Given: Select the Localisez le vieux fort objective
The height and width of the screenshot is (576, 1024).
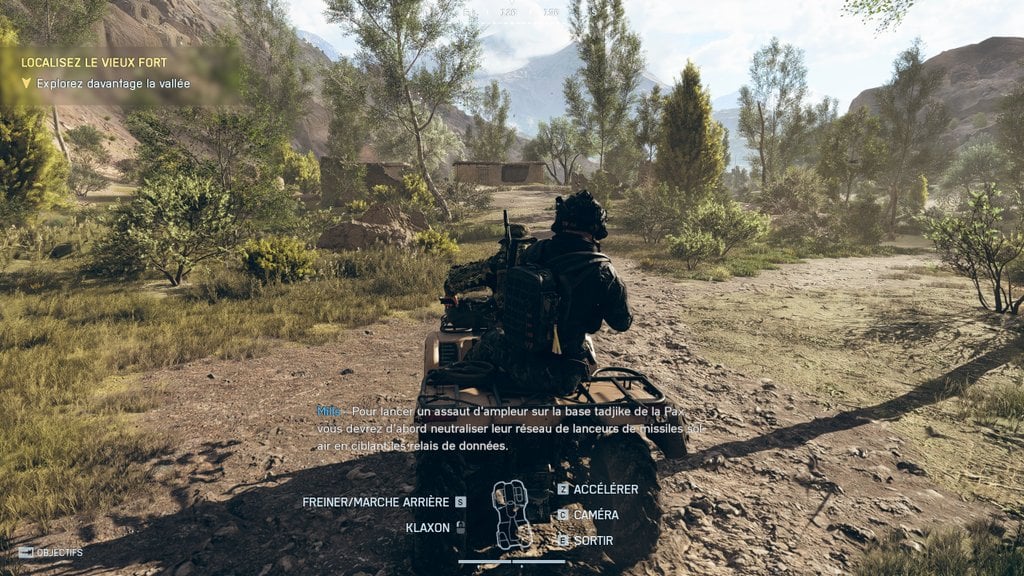Looking at the screenshot, I should point(87,62).
